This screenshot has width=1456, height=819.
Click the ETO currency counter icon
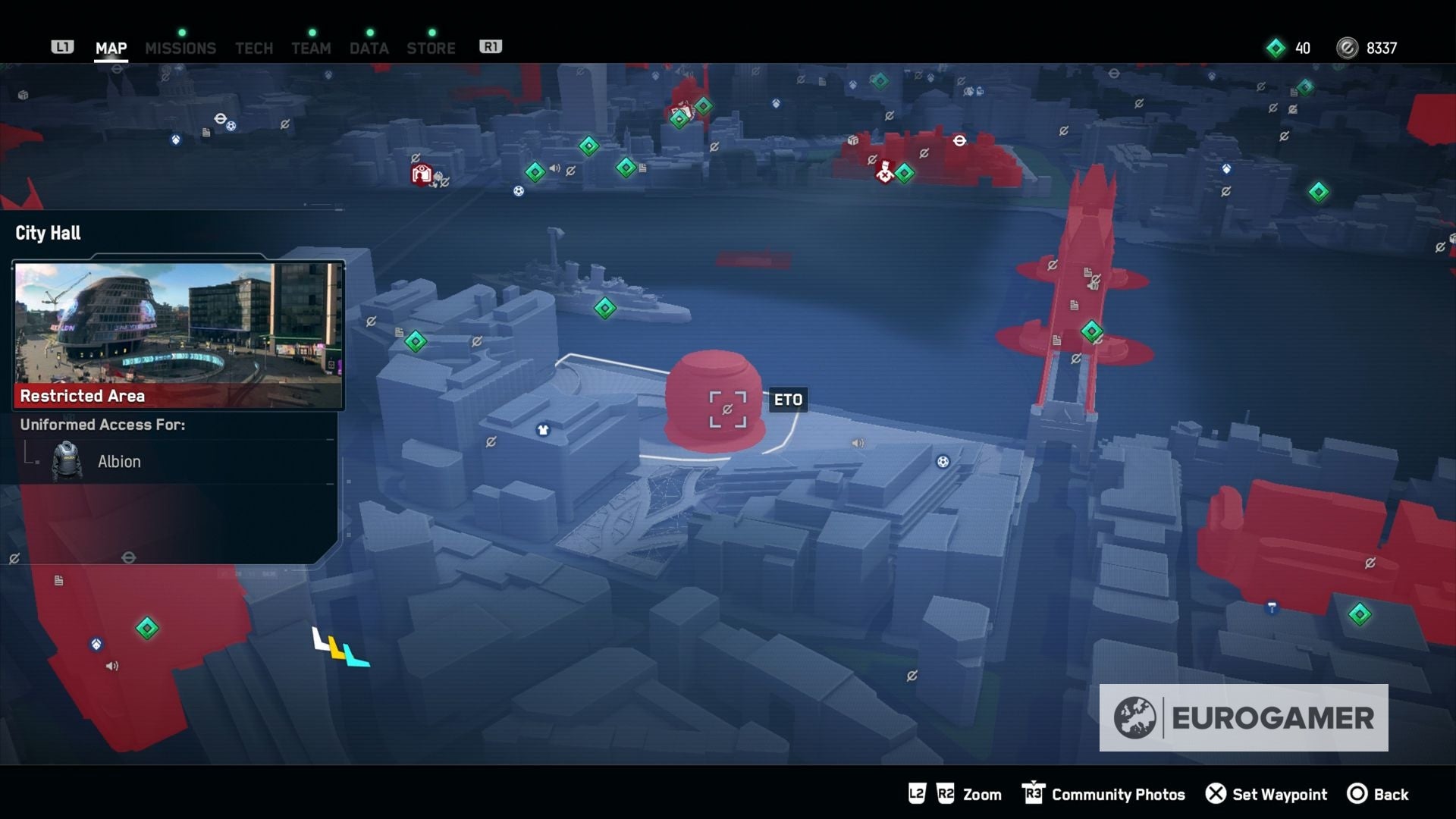[1345, 48]
